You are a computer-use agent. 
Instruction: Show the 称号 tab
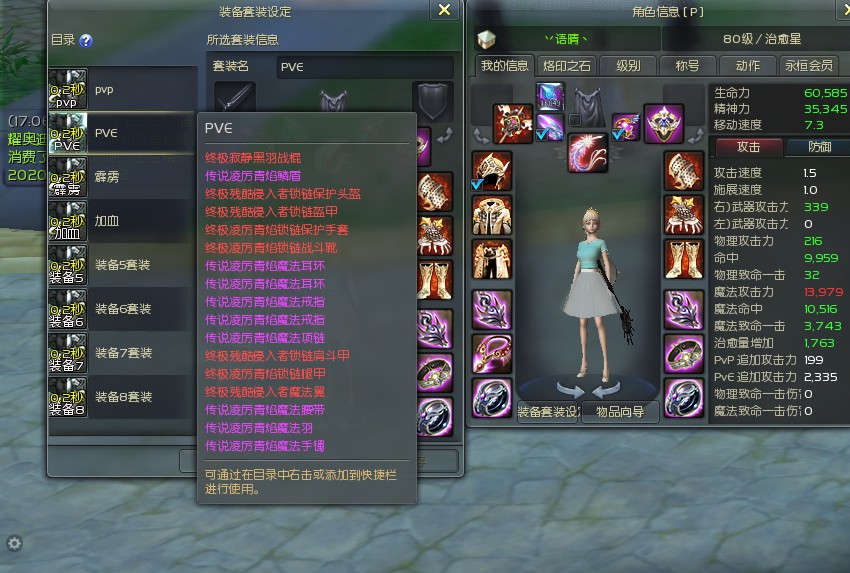click(x=687, y=66)
